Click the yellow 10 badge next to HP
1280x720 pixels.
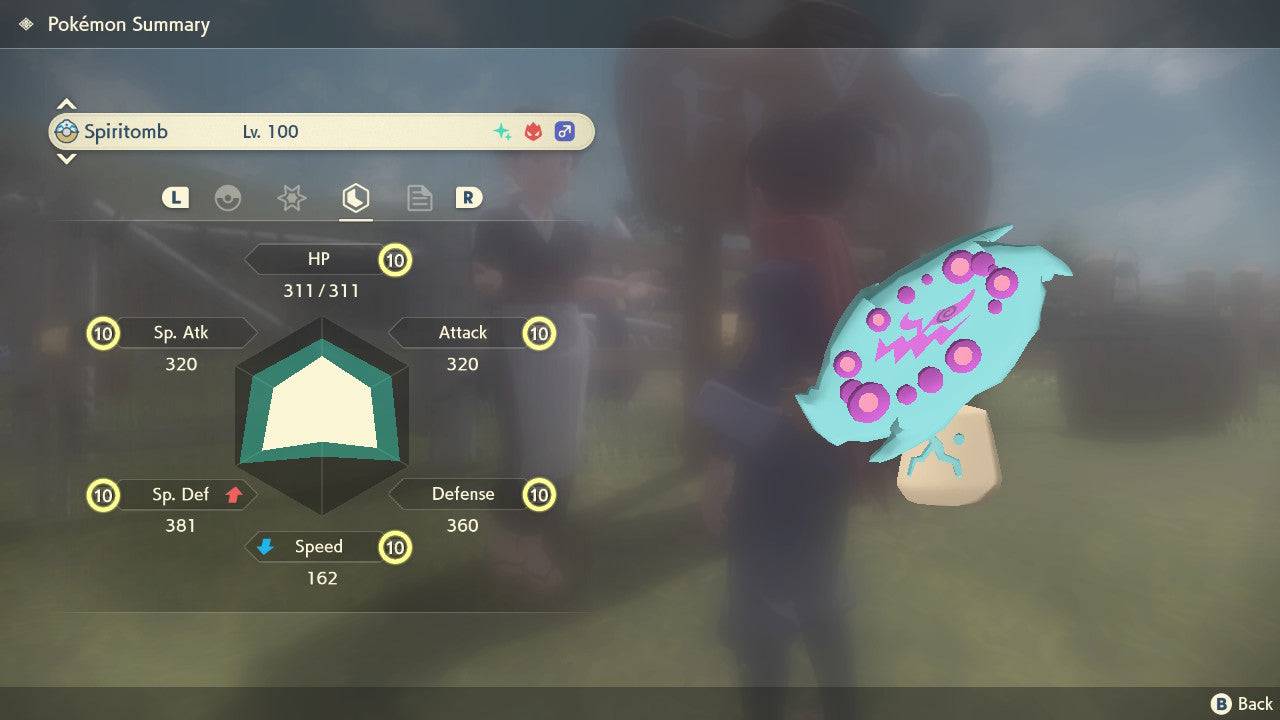coord(395,259)
